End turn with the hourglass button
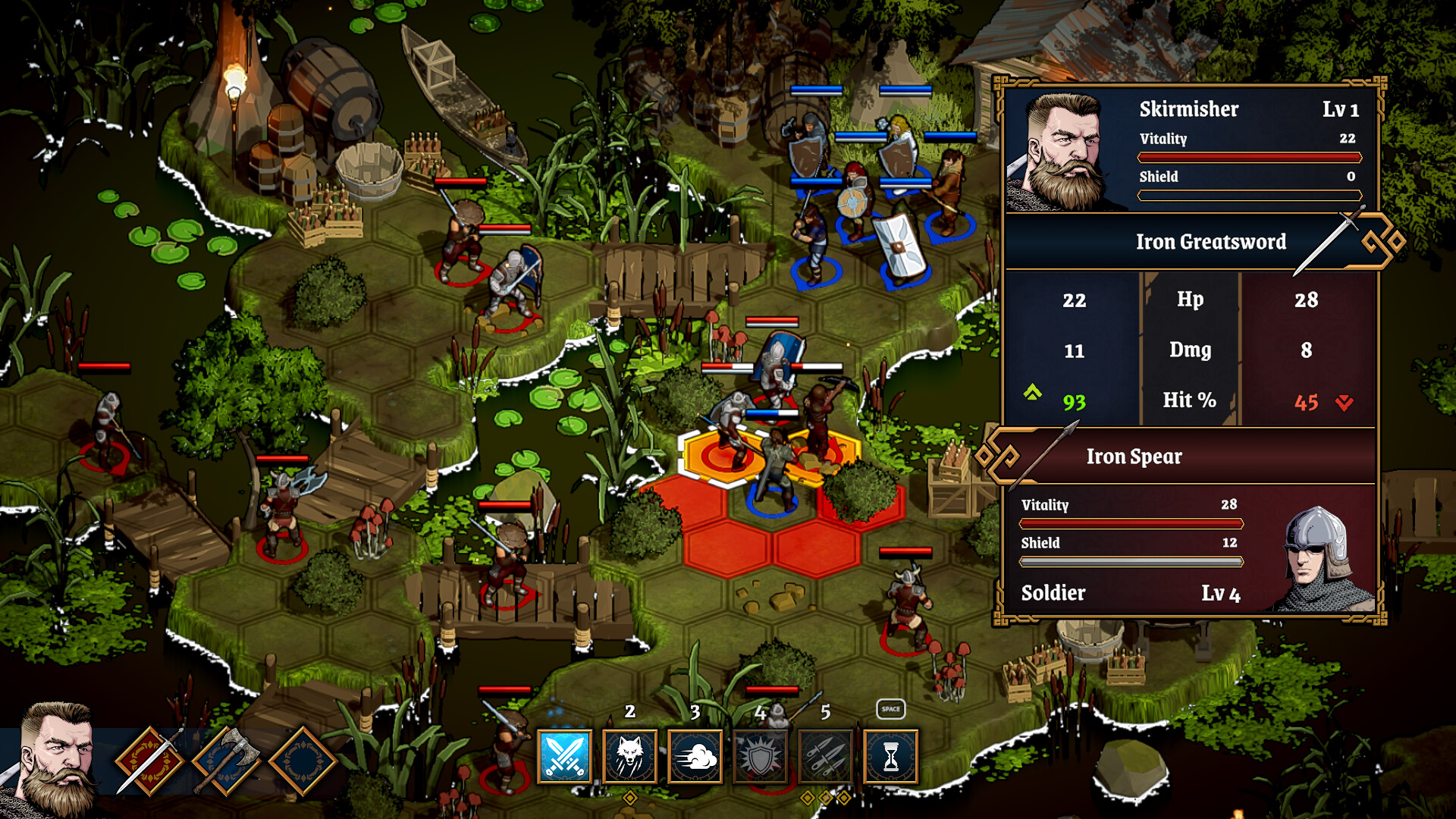 (891, 756)
